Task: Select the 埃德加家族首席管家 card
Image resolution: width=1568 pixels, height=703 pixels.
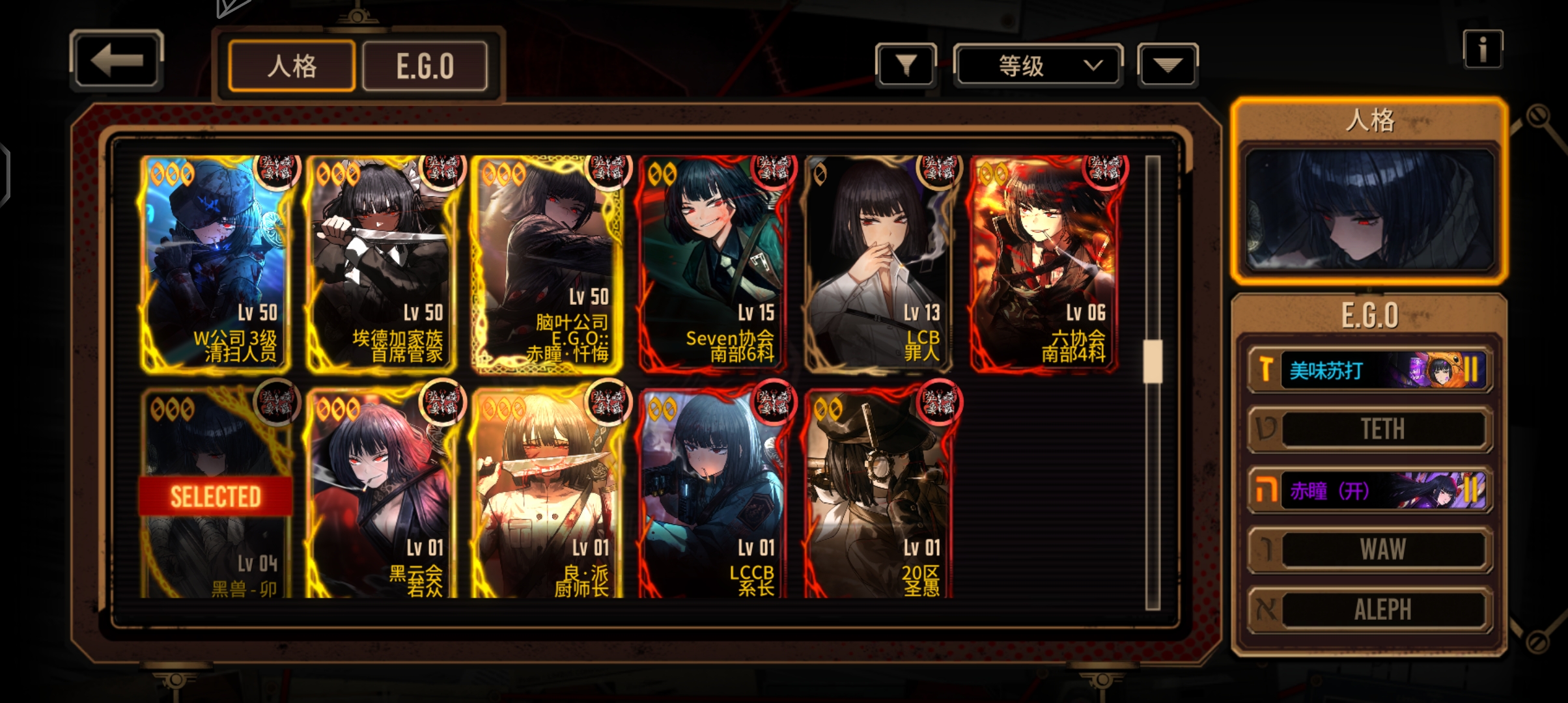Action: tap(382, 264)
